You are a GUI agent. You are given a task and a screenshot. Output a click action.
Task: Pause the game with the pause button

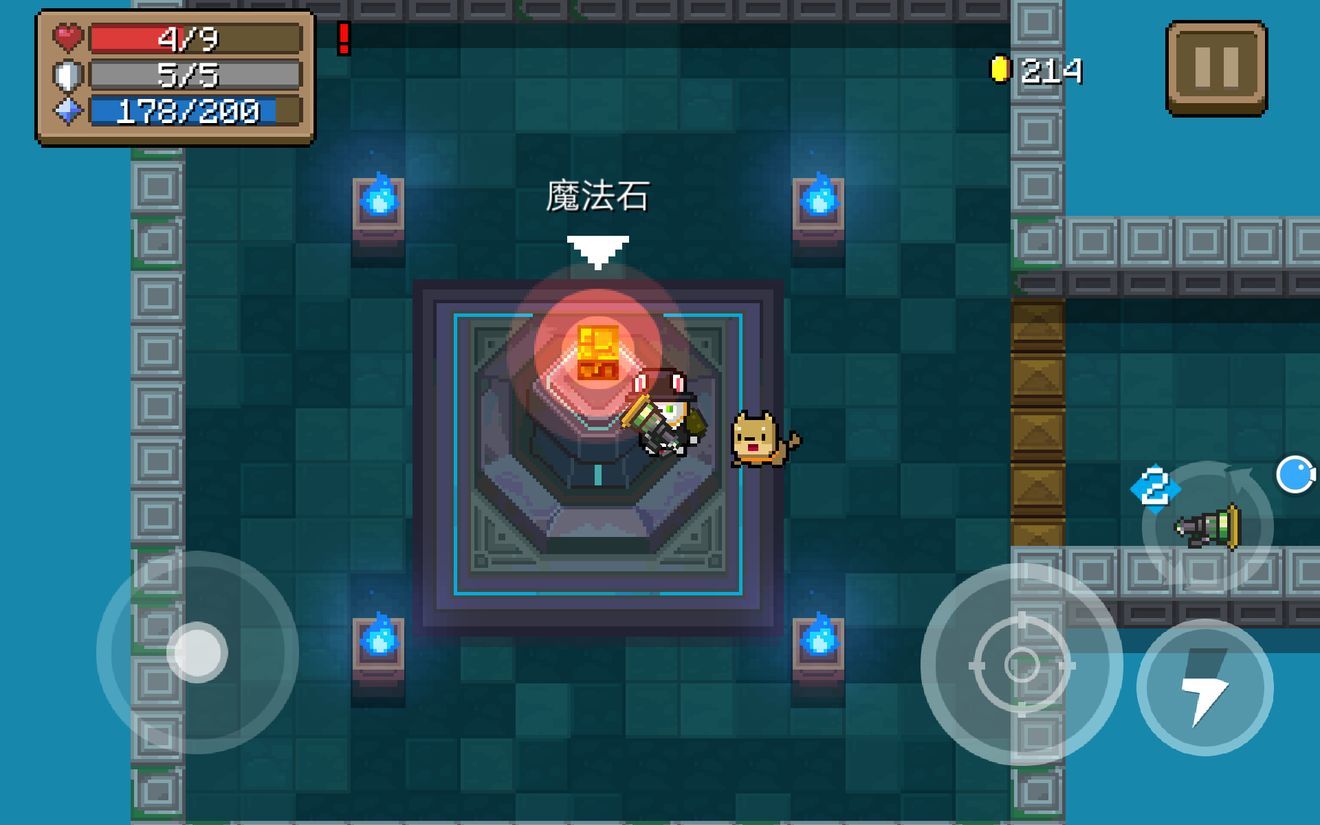click(x=1216, y=68)
